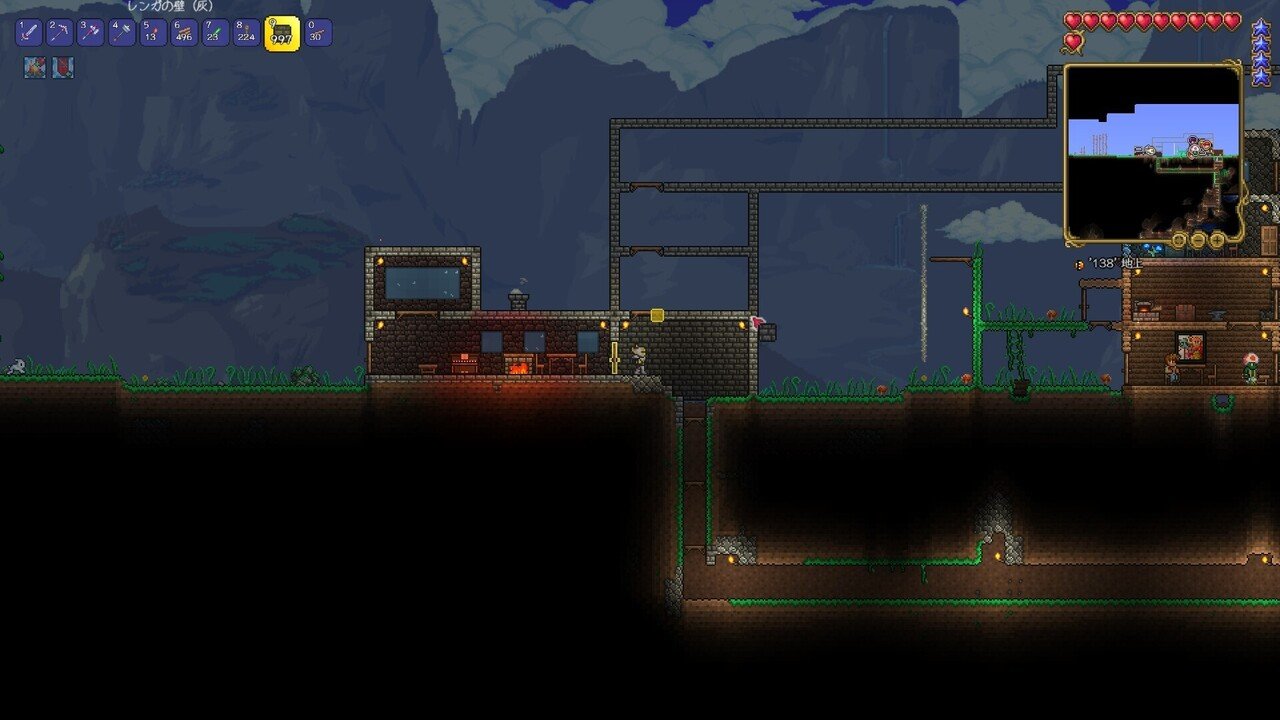Pick the 496-stack in hotbar slot 6

(184, 33)
